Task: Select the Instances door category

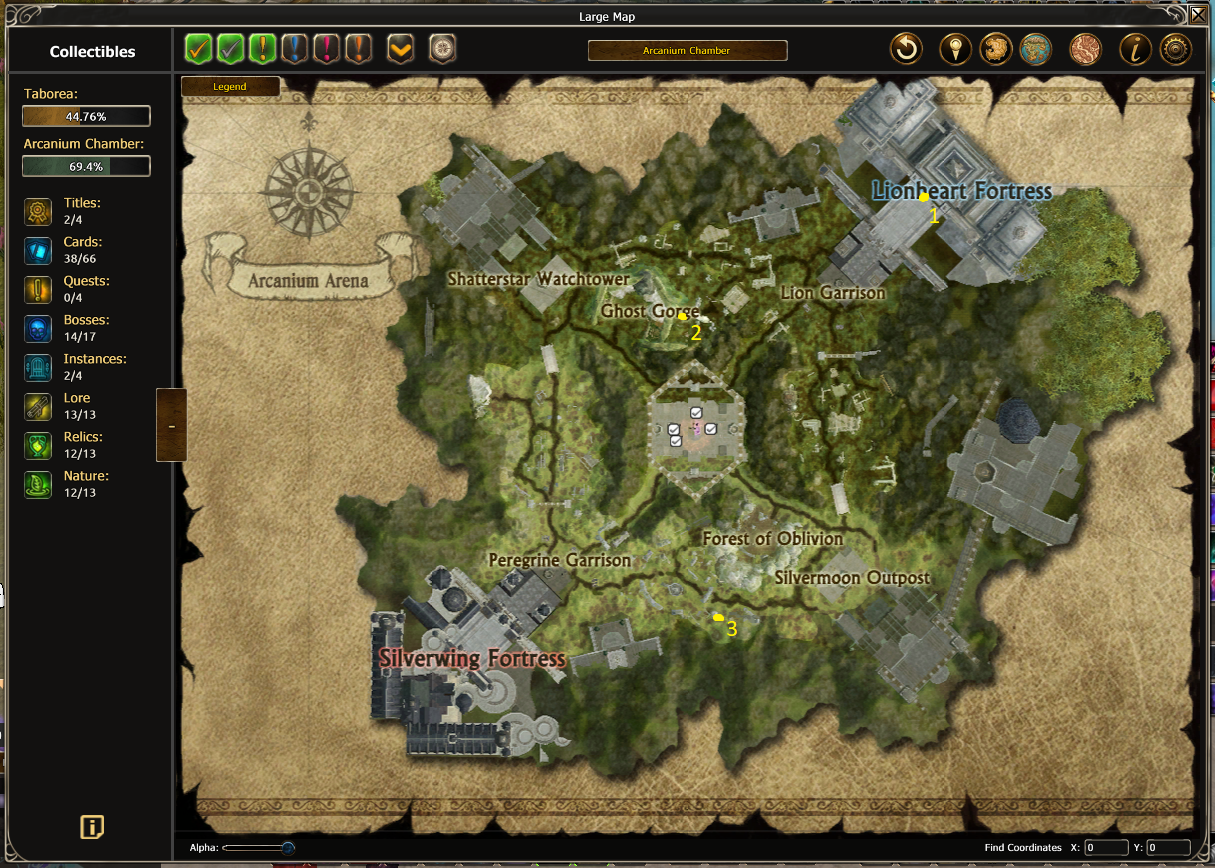Action: coord(38,367)
